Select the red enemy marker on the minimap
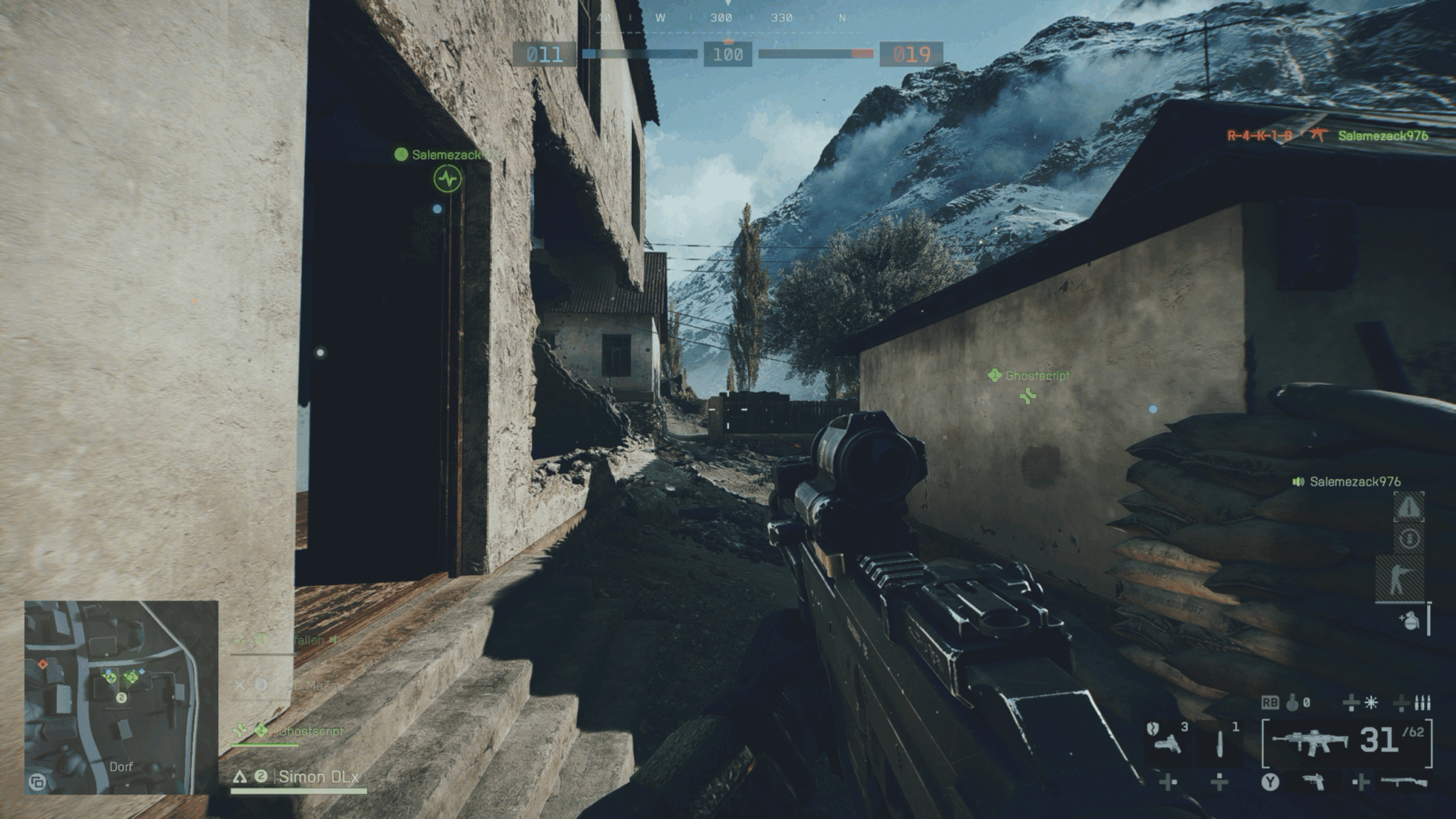 (x=43, y=664)
